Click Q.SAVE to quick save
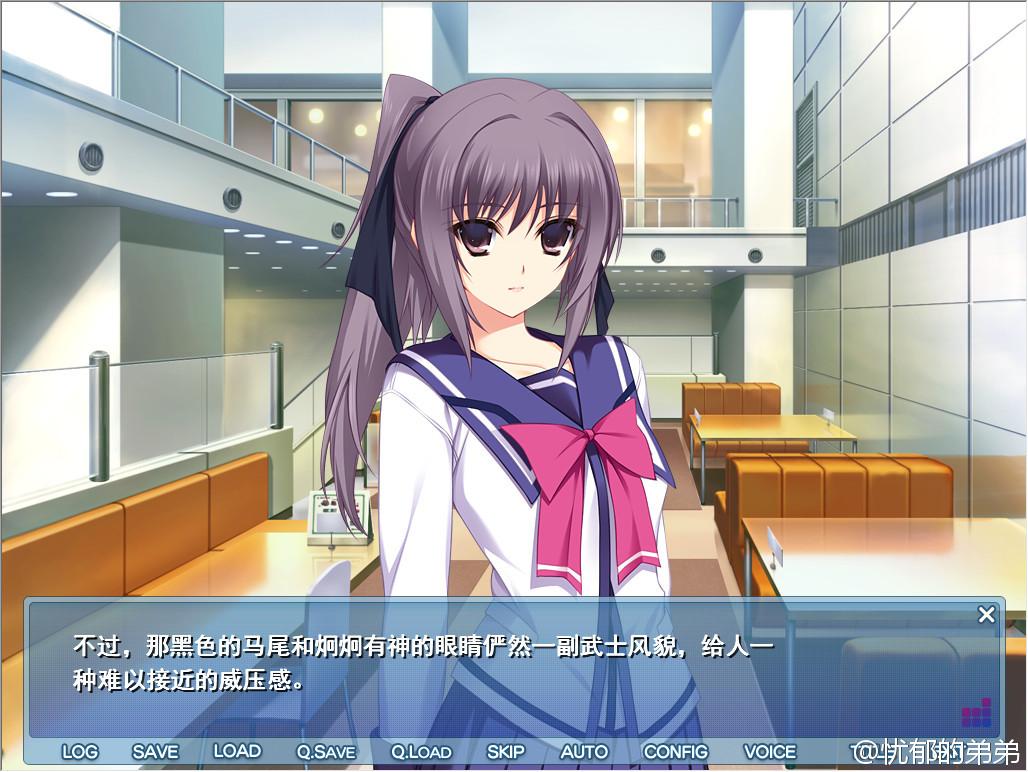The image size is (1028, 772). [326, 751]
